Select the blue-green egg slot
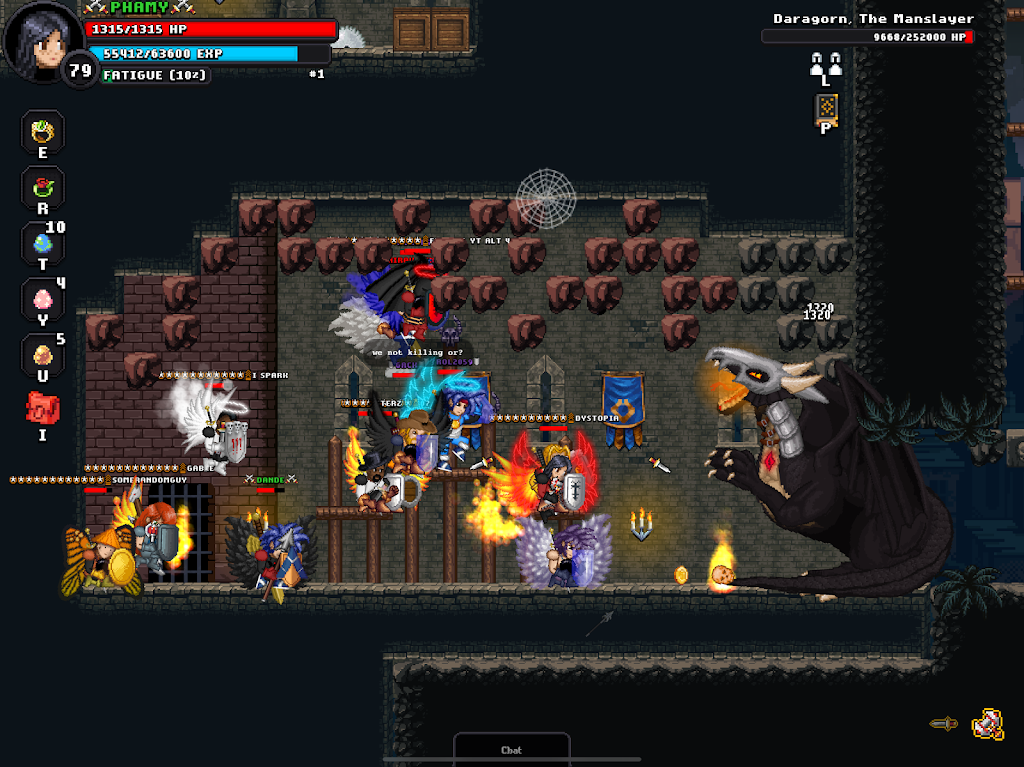 tap(43, 243)
